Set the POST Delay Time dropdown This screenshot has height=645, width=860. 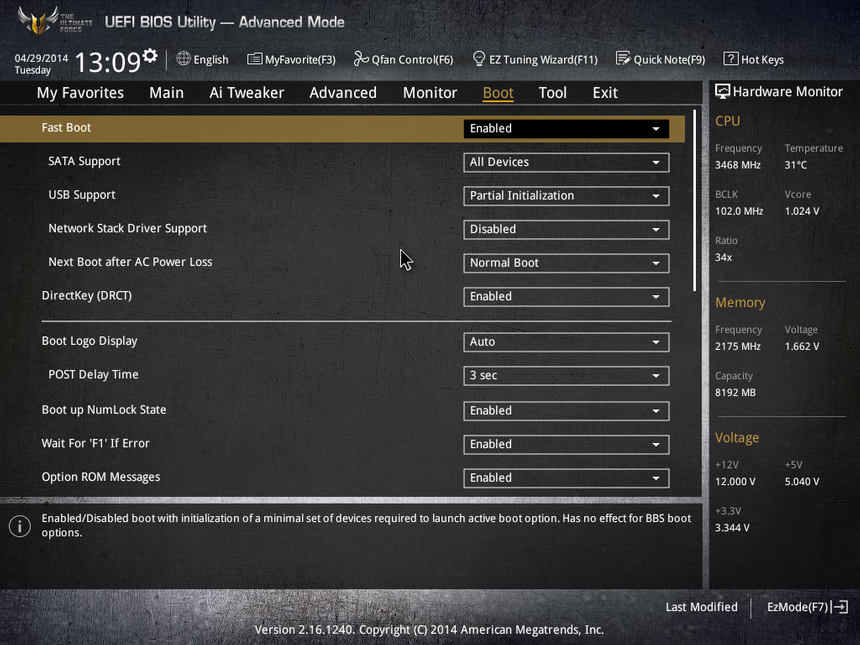(566, 376)
